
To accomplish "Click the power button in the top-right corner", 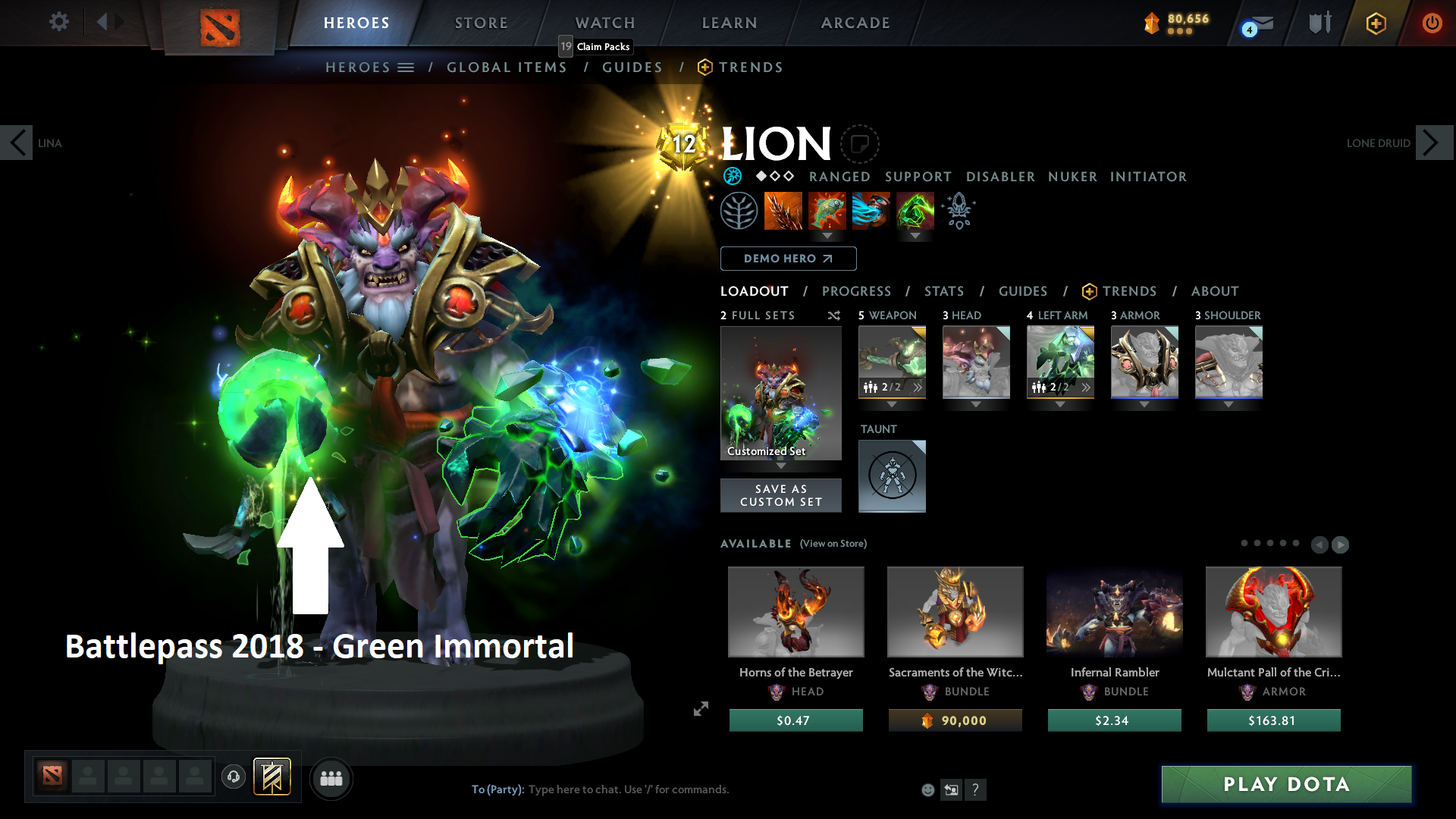I will pyautogui.click(x=1432, y=23).
